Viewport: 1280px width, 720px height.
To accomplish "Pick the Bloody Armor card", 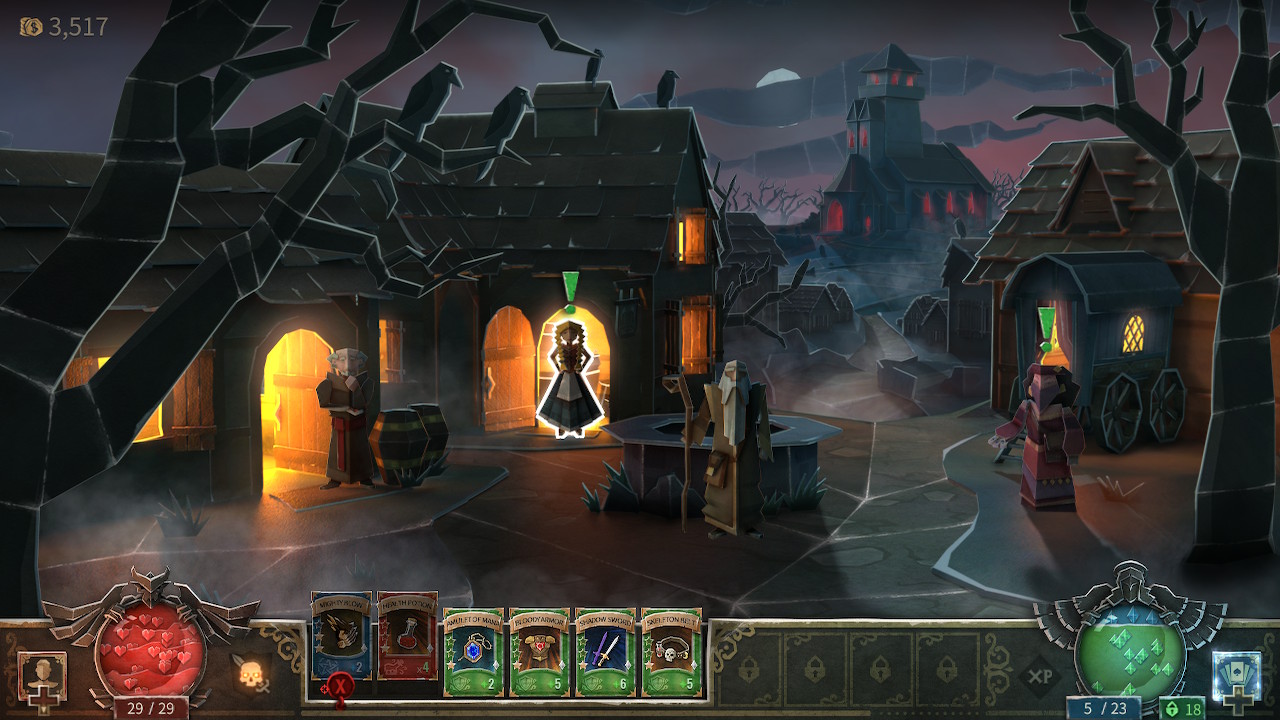I will click(x=539, y=652).
